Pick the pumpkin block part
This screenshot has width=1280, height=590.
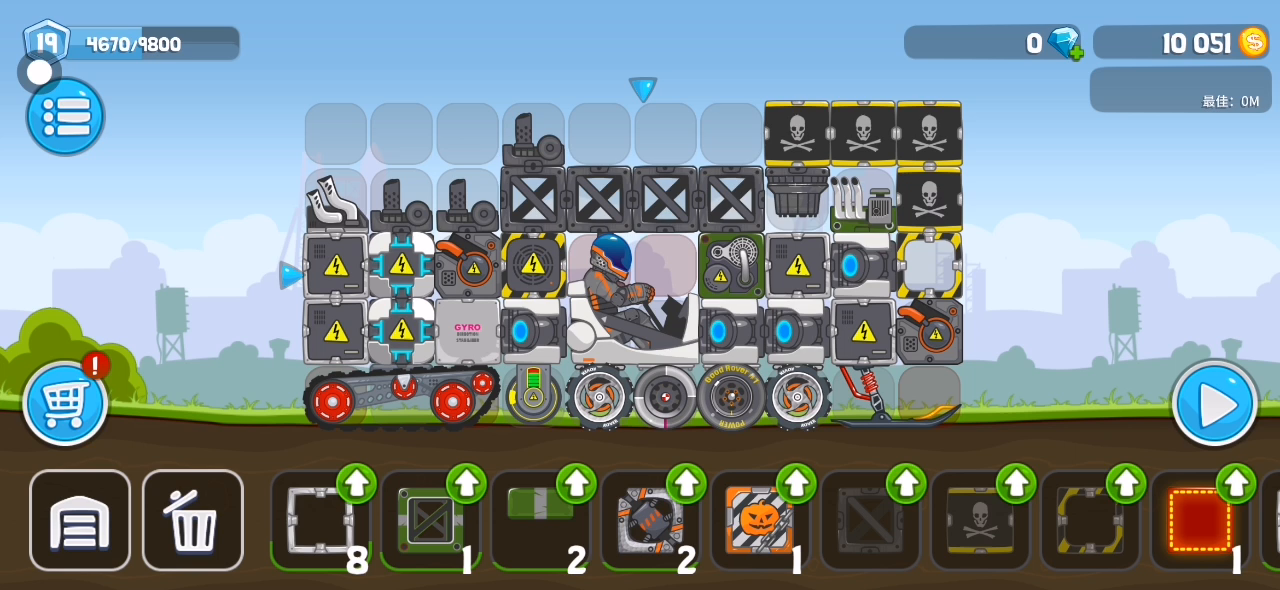(759, 521)
